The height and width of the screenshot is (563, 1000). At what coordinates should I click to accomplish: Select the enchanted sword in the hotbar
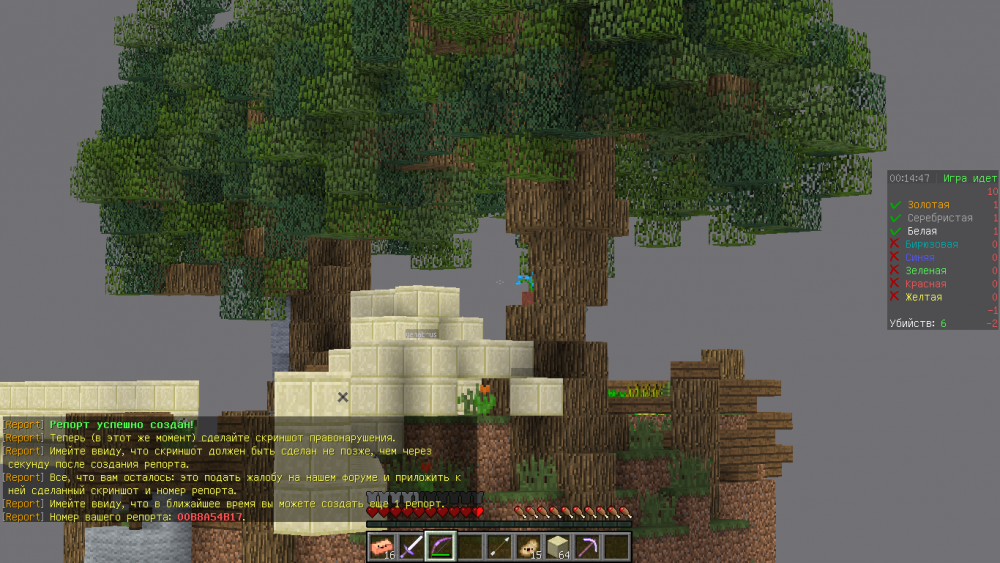click(411, 546)
